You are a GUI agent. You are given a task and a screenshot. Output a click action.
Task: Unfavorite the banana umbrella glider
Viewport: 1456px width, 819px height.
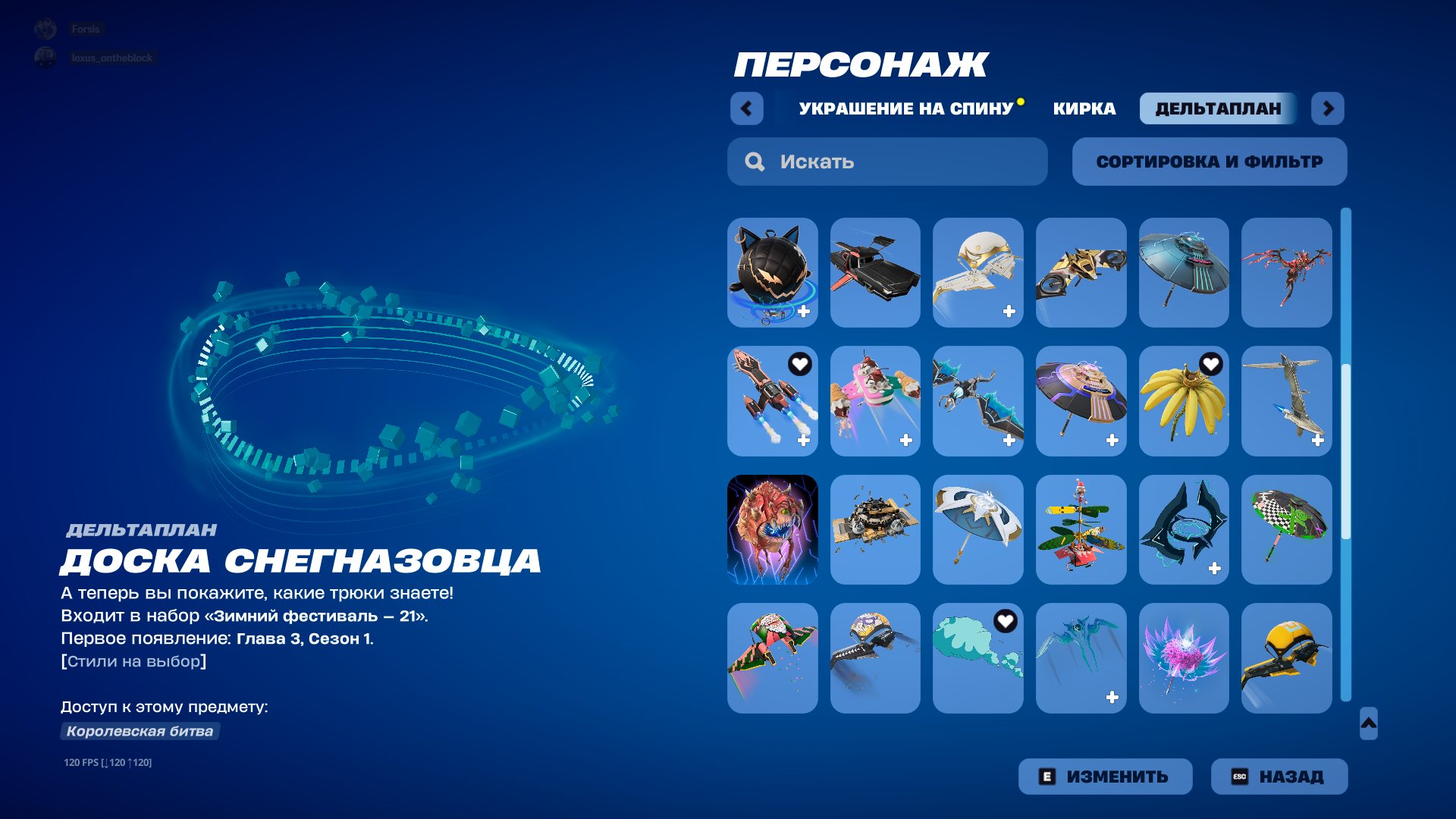point(1211,365)
